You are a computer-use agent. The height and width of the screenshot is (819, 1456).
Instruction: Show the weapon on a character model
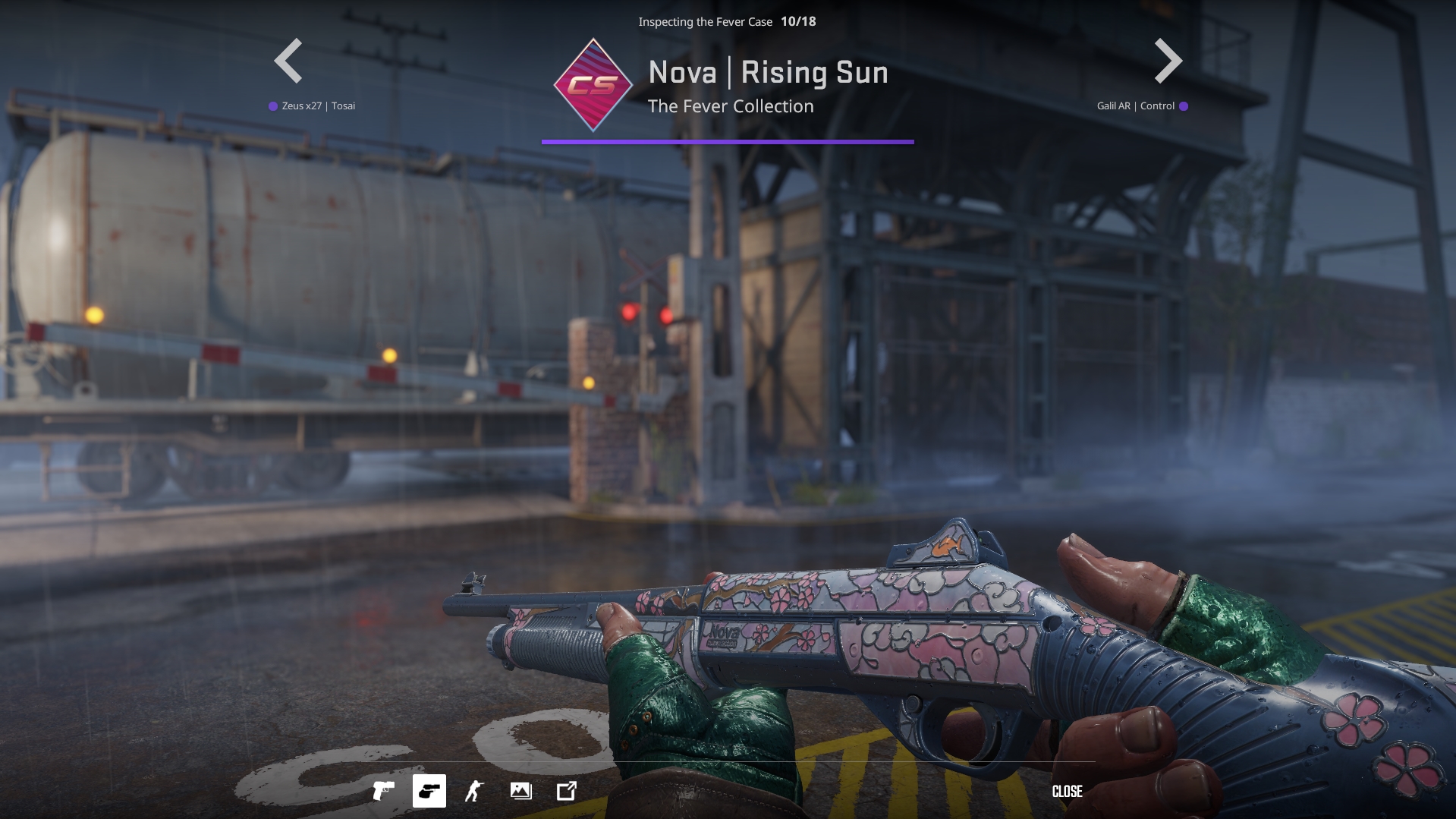(x=475, y=791)
